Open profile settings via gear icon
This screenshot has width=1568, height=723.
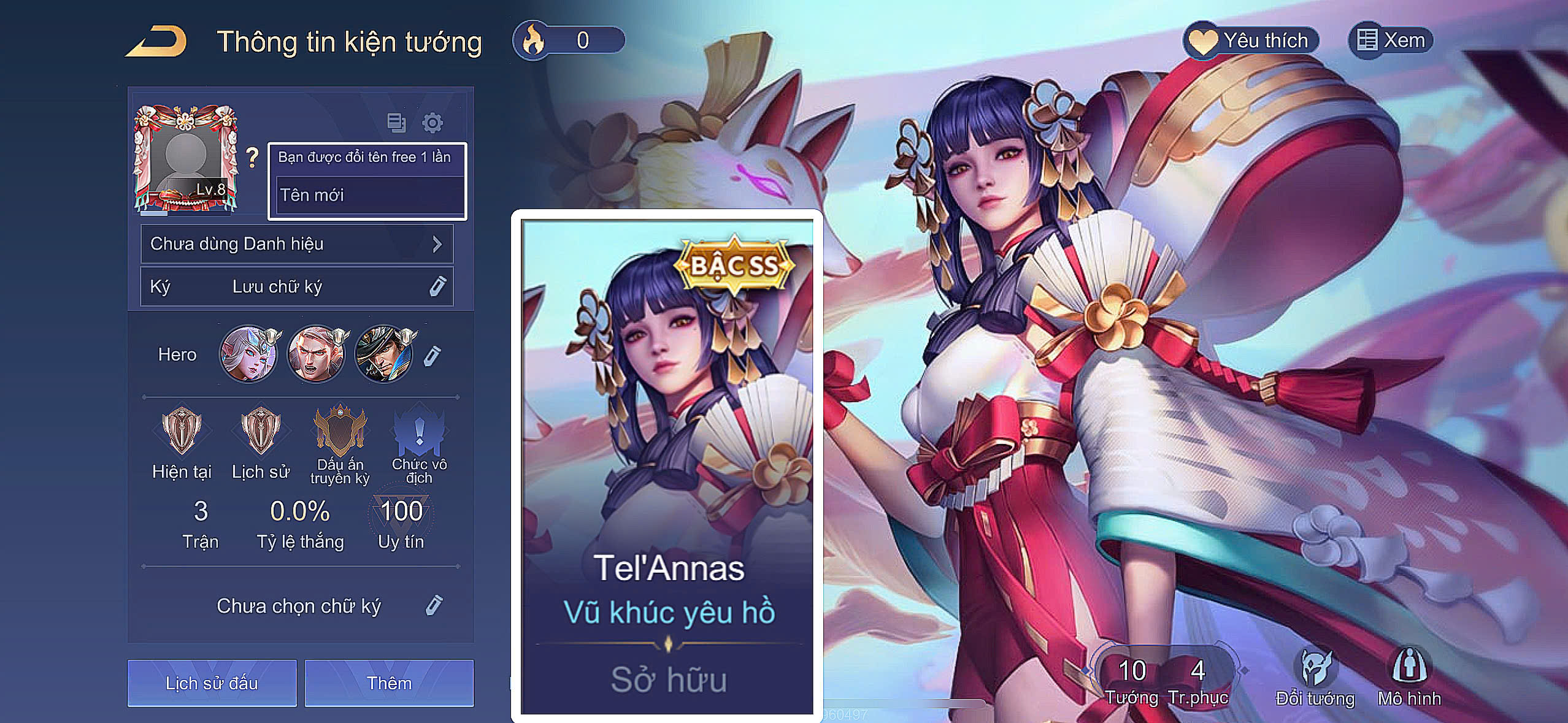[433, 122]
